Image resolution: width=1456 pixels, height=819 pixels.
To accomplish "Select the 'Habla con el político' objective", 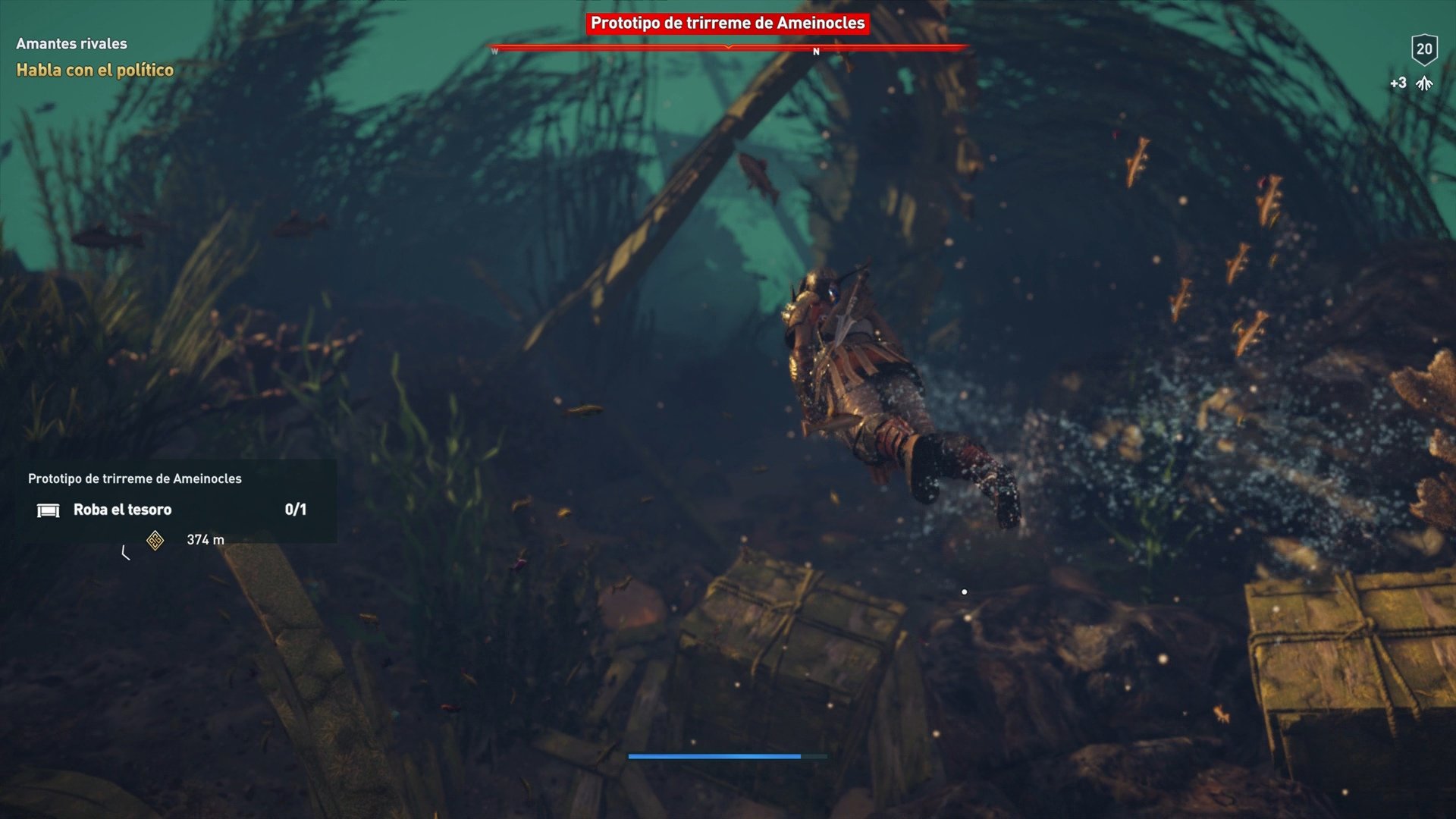I will [93, 71].
